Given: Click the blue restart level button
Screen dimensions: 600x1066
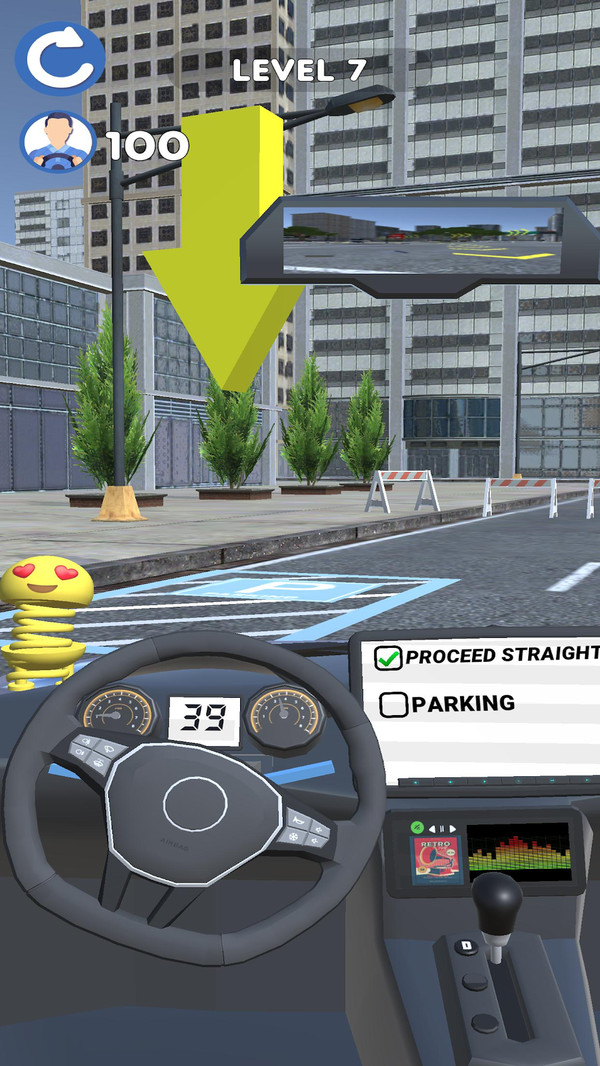Looking at the screenshot, I should pyautogui.click(x=59, y=59).
